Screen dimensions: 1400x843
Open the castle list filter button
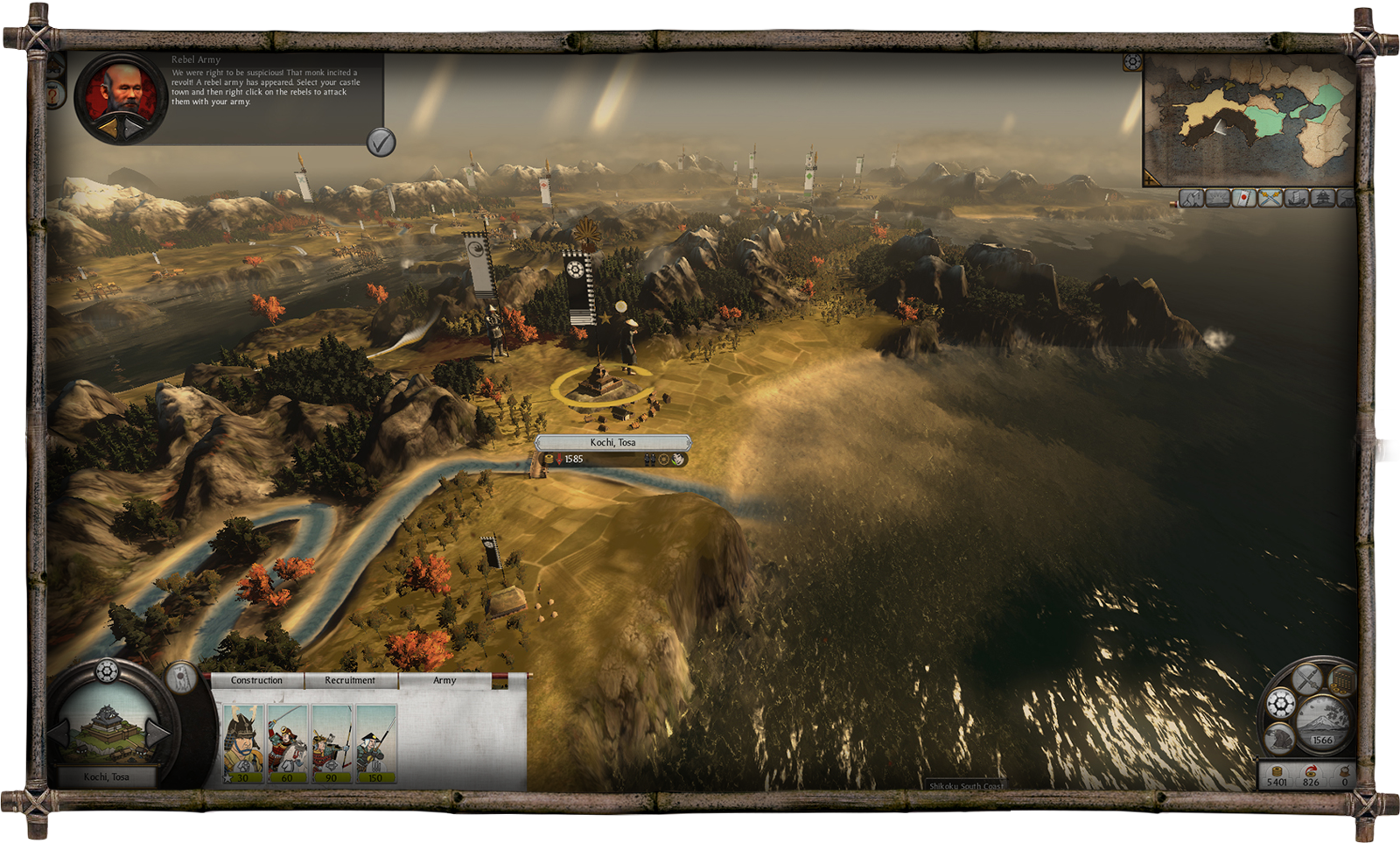click(x=1321, y=199)
